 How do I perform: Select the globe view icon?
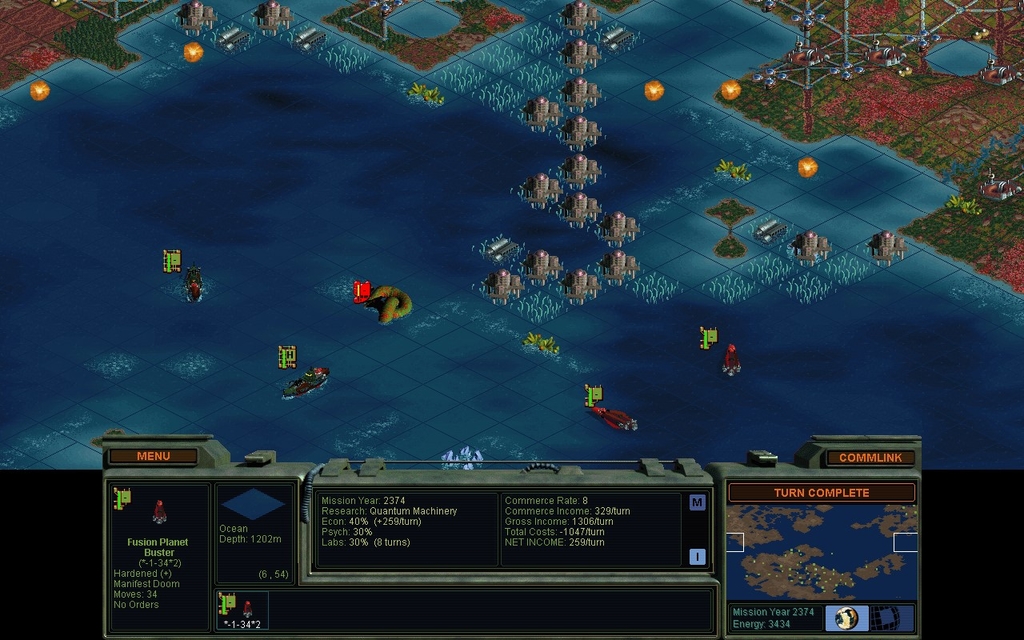(846, 617)
